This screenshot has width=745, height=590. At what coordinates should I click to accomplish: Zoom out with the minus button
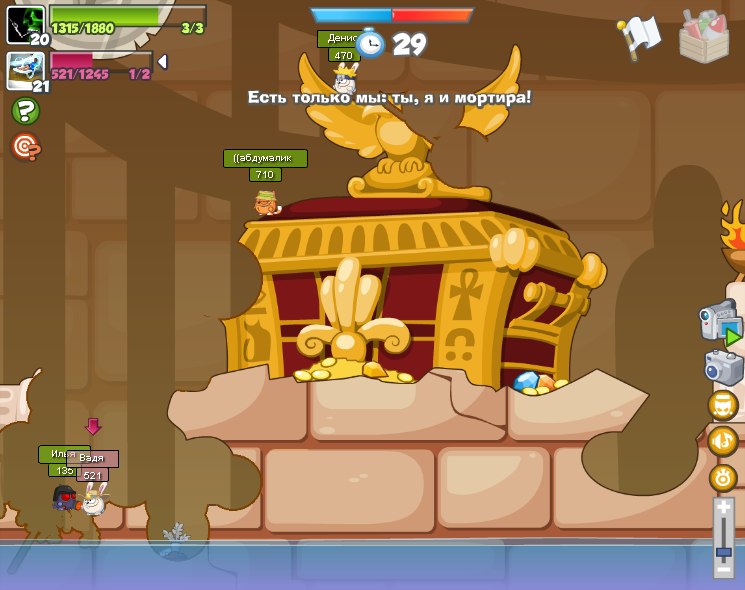pos(723,570)
